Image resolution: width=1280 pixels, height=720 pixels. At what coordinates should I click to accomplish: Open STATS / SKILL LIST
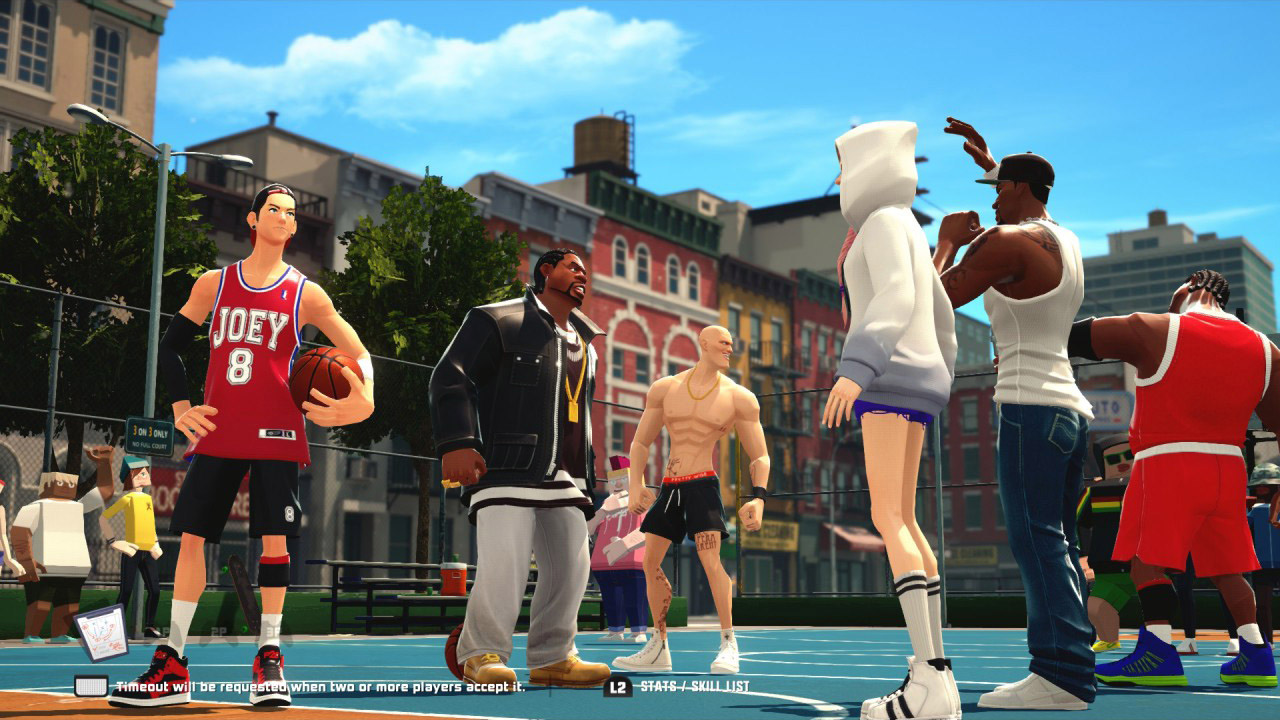pos(695,686)
